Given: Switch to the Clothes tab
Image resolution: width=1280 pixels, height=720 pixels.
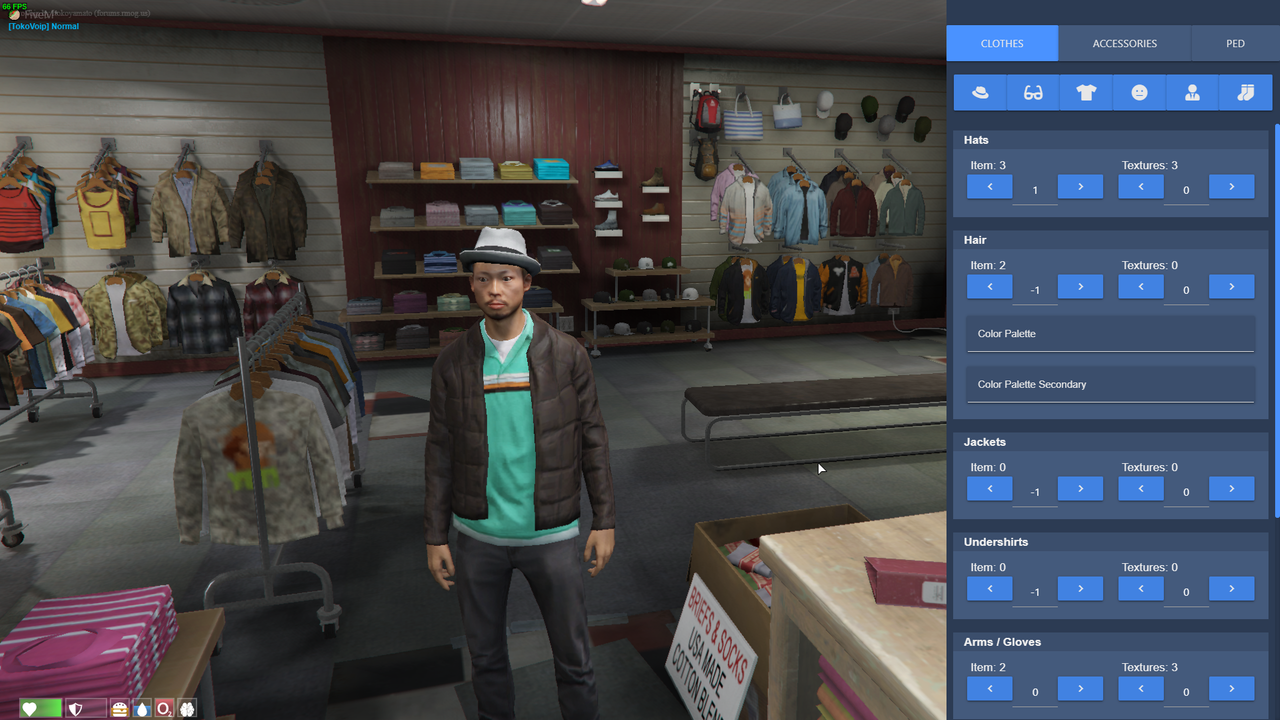Looking at the screenshot, I should click(1002, 44).
